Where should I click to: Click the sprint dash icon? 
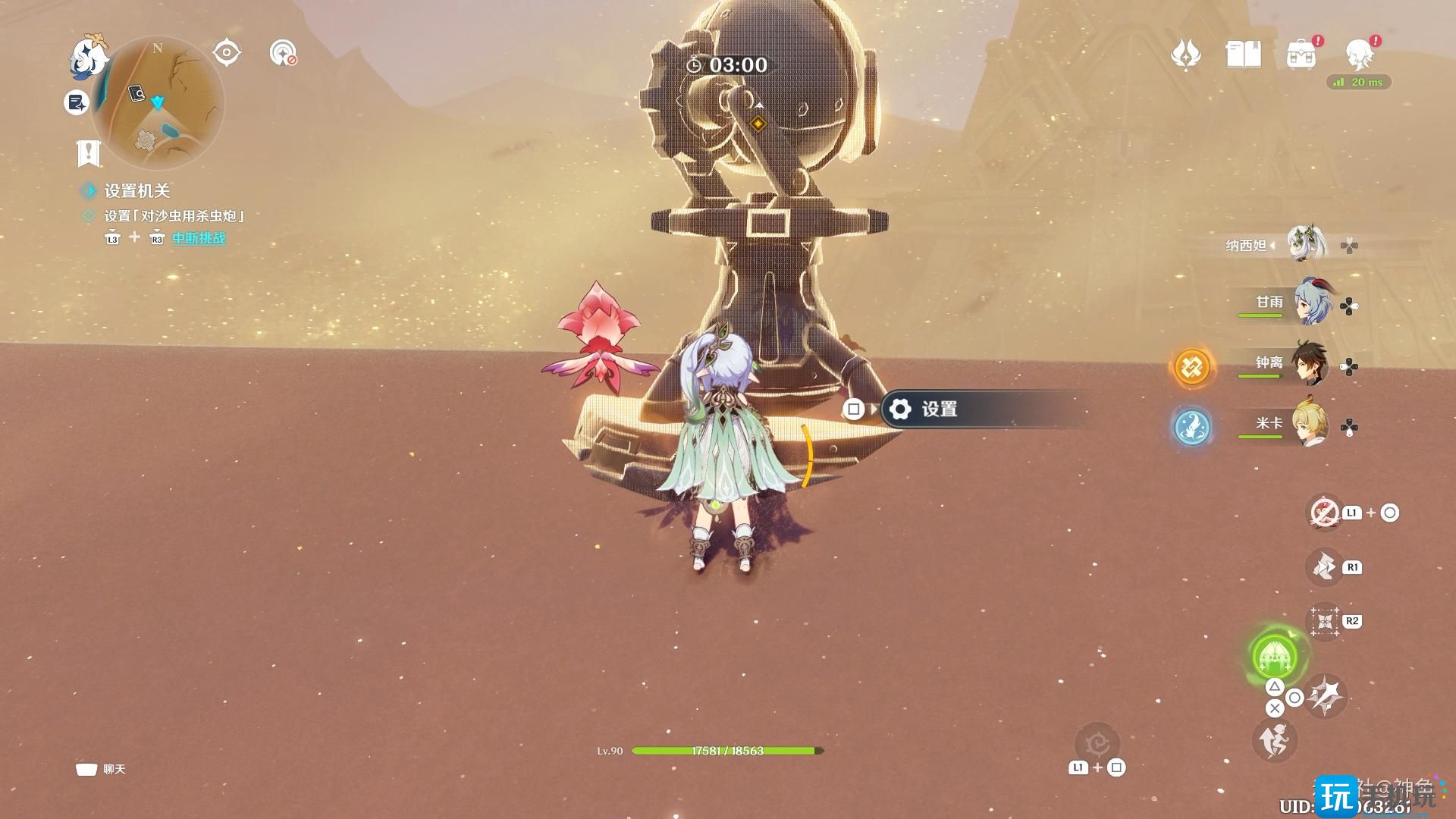point(1274,741)
